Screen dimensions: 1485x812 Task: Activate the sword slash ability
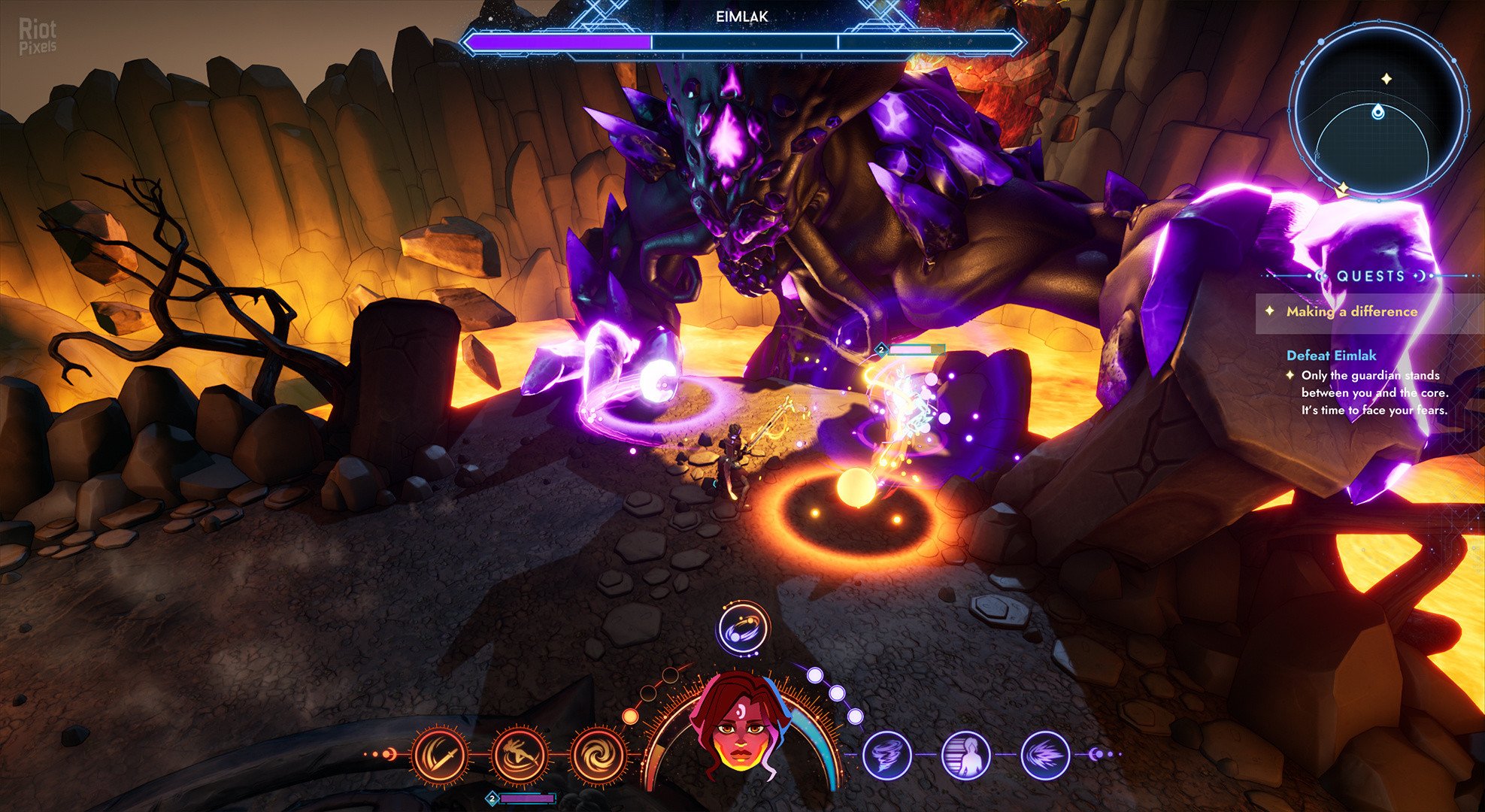(x=440, y=754)
